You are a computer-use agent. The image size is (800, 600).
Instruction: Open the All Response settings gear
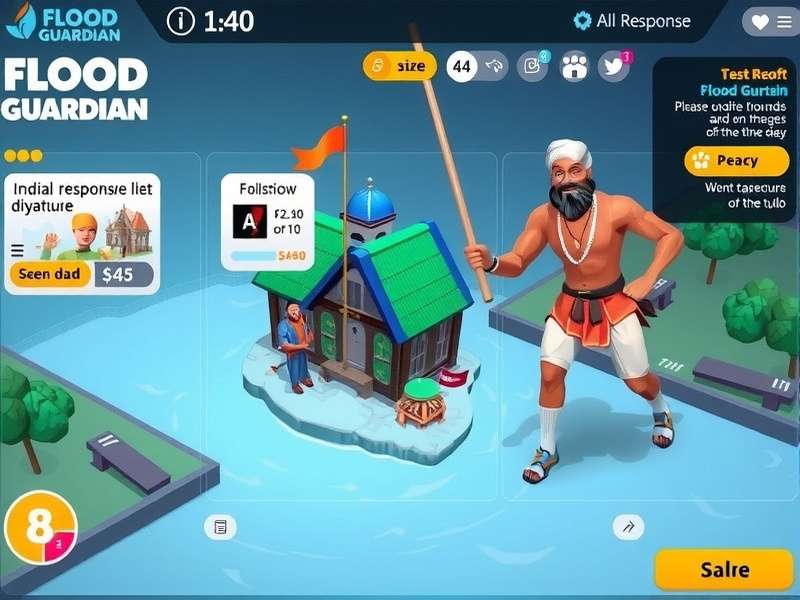point(582,21)
